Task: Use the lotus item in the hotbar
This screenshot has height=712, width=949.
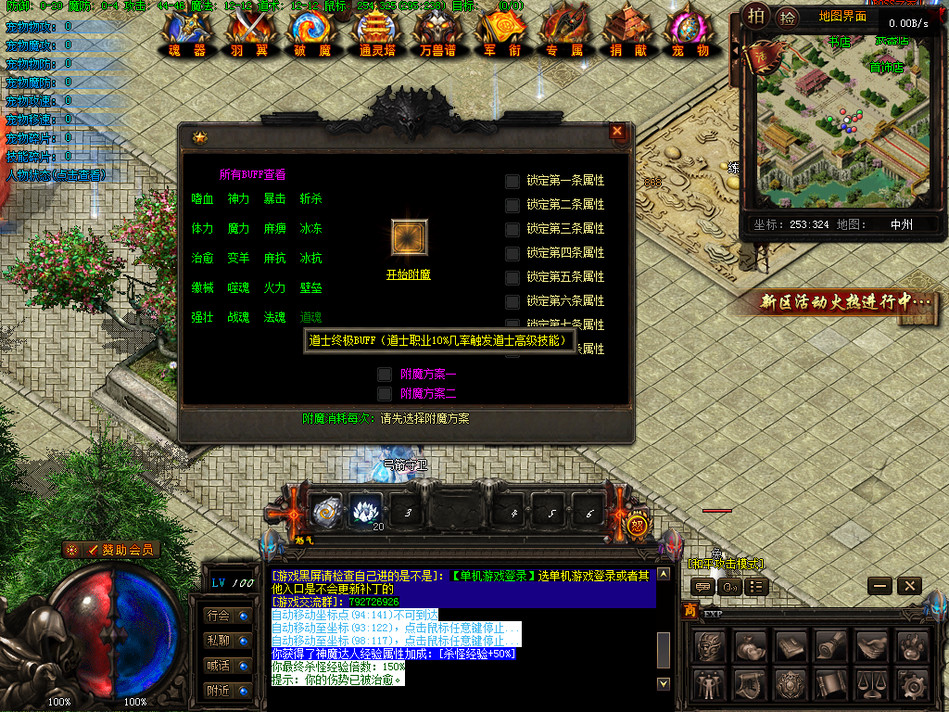Action: click(361, 512)
